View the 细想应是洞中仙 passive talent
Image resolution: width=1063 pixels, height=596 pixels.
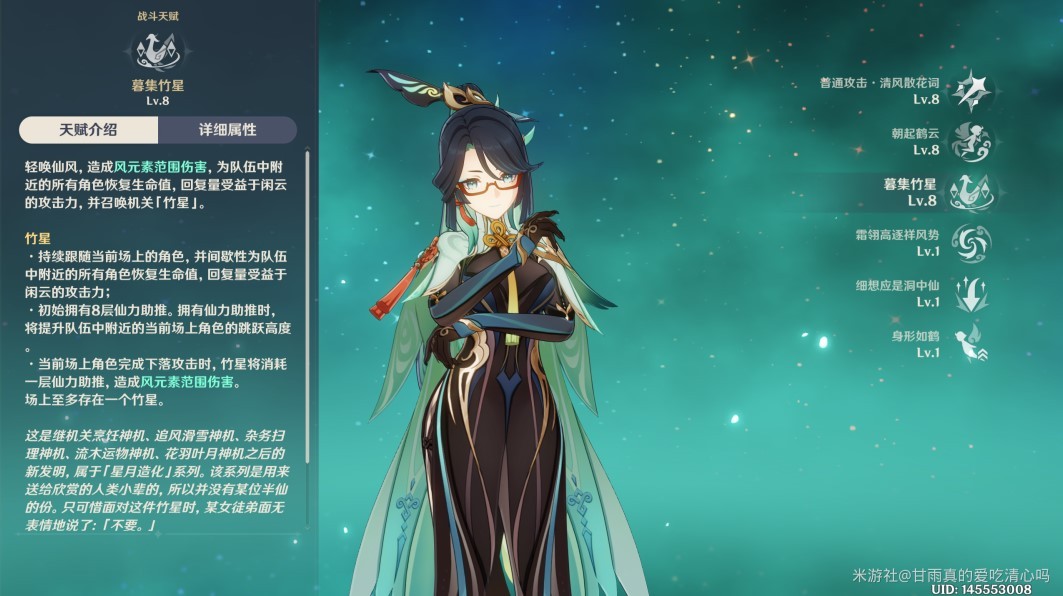pyautogui.click(x=970, y=294)
